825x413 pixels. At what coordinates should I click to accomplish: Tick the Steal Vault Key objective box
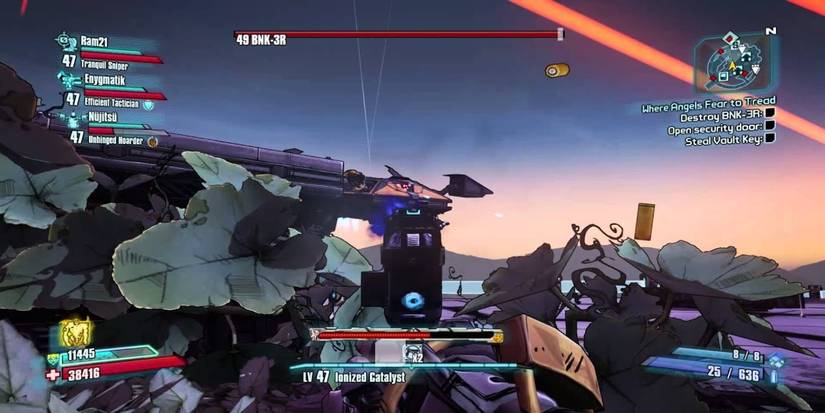click(x=769, y=139)
